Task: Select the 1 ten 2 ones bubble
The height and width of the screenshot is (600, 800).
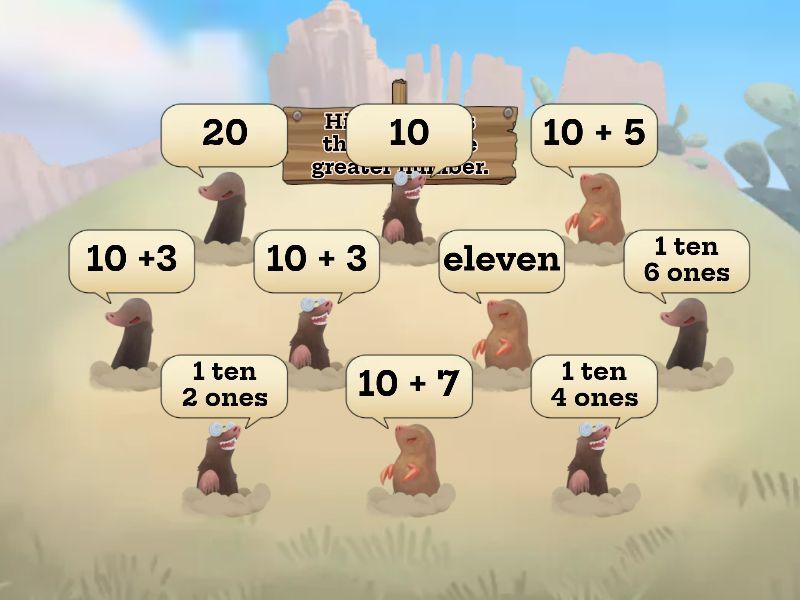Action: point(224,385)
